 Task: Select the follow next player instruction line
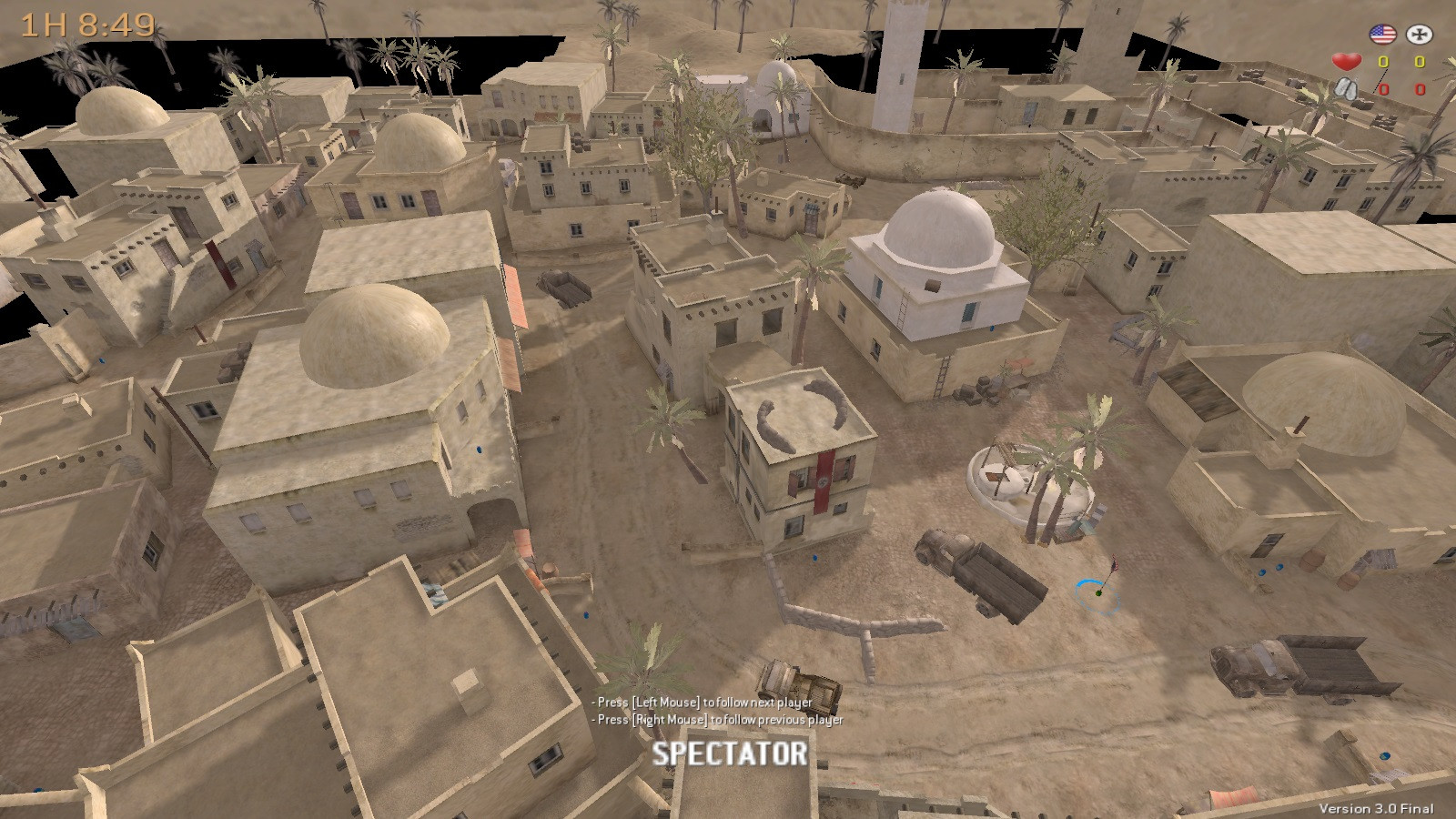[x=702, y=703]
